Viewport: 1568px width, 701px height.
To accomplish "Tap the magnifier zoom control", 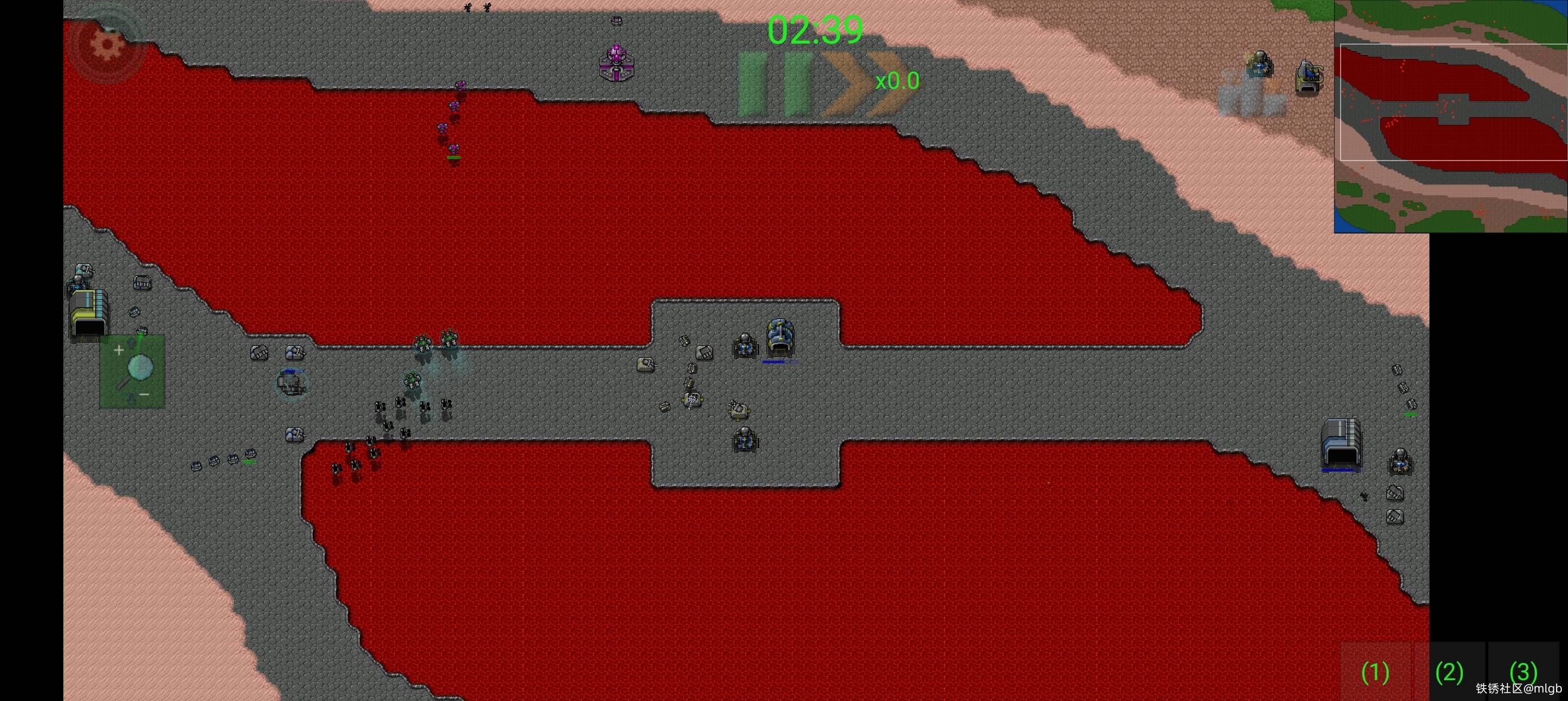I will [133, 371].
